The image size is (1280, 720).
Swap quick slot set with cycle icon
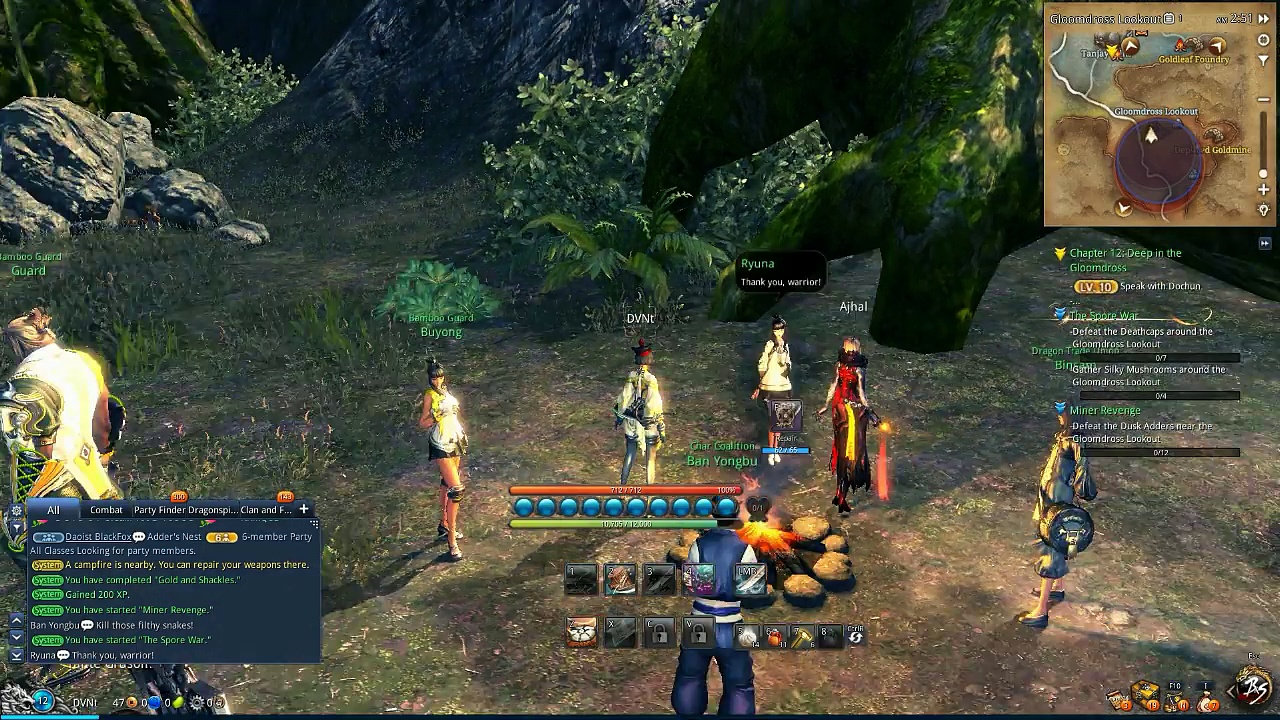[x=856, y=636]
